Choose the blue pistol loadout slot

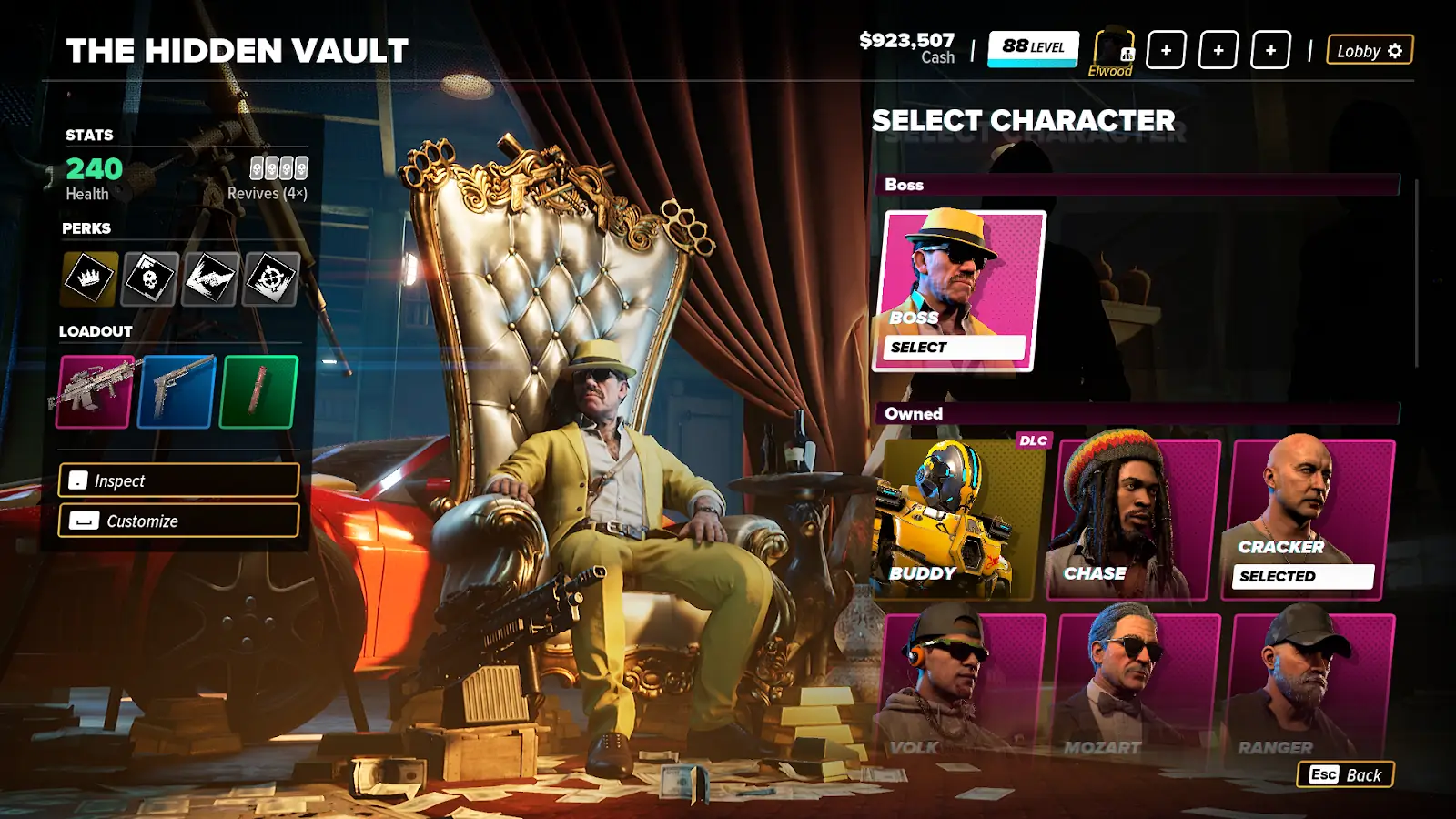pyautogui.click(x=177, y=391)
